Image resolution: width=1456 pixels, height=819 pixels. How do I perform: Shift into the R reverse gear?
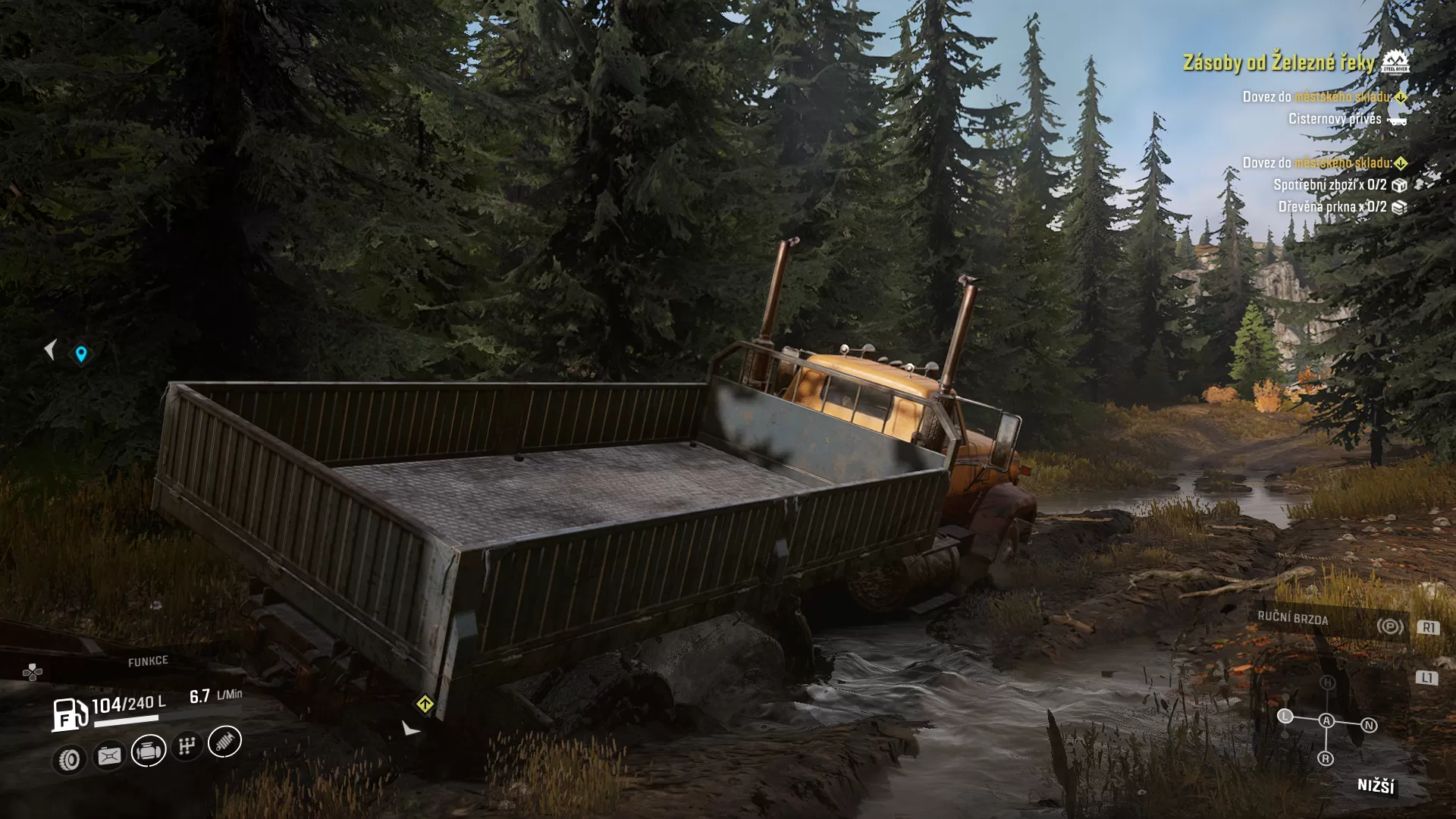pos(1326,758)
